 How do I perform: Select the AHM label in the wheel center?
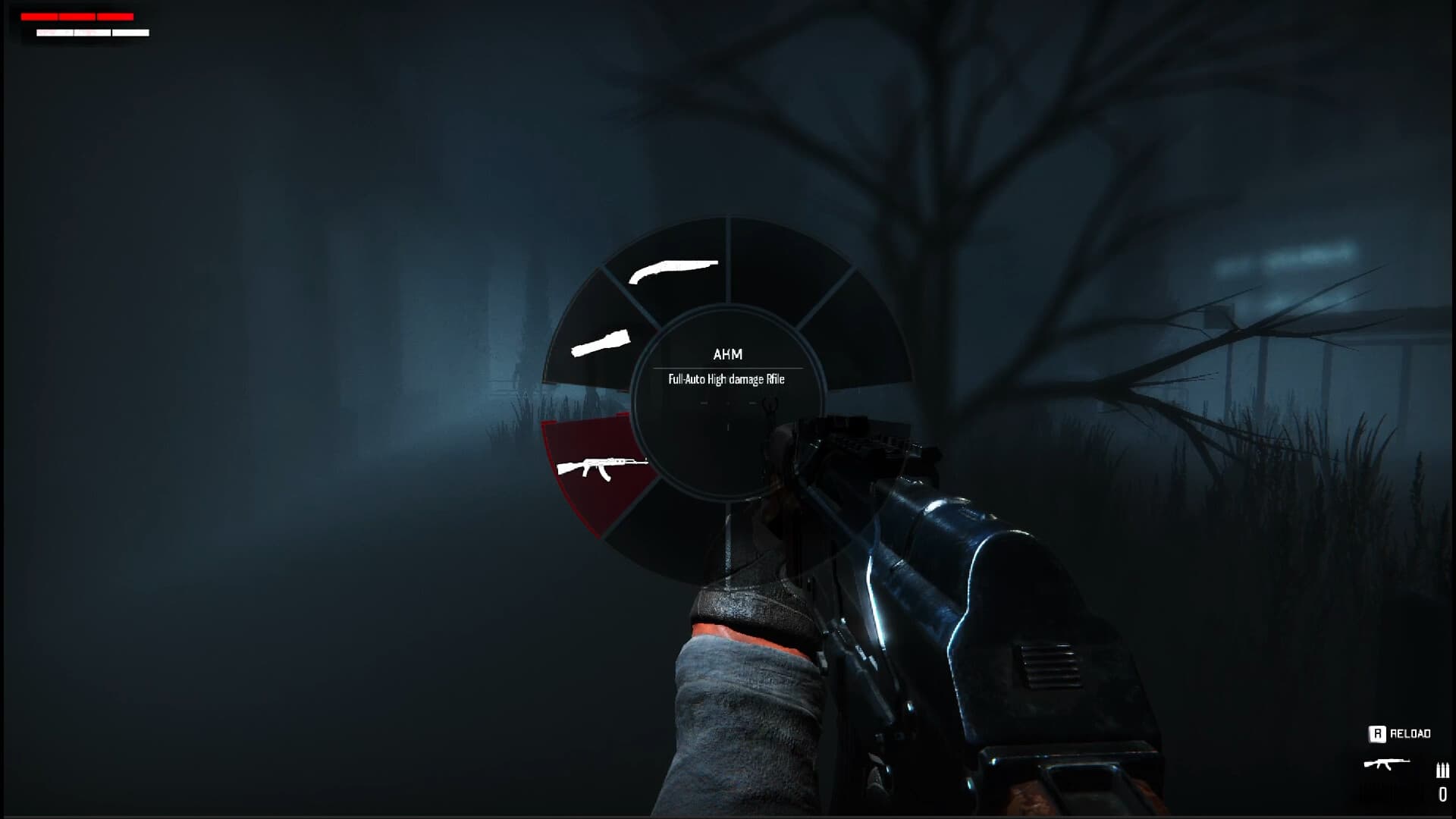[x=726, y=354]
